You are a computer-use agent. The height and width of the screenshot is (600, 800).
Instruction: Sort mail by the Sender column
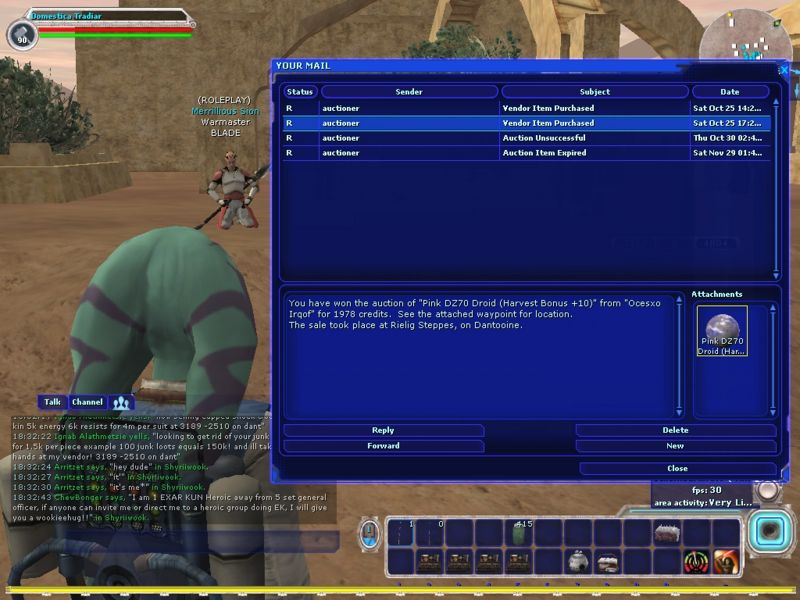[409, 92]
